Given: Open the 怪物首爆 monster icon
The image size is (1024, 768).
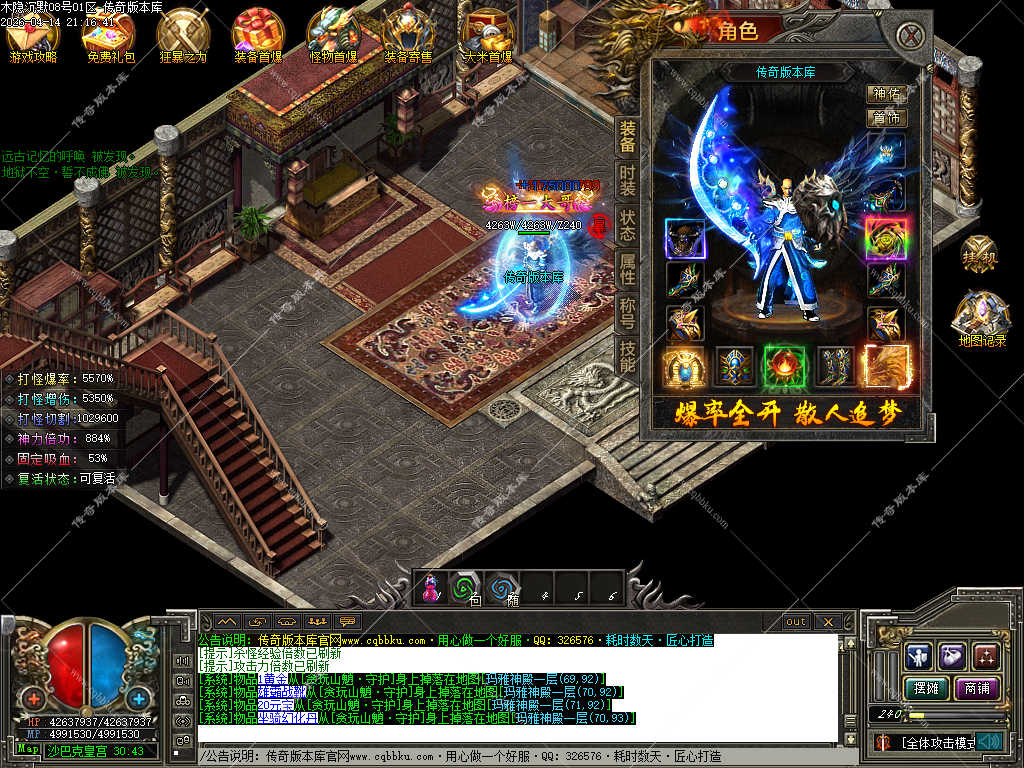Looking at the screenshot, I should [333, 37].
